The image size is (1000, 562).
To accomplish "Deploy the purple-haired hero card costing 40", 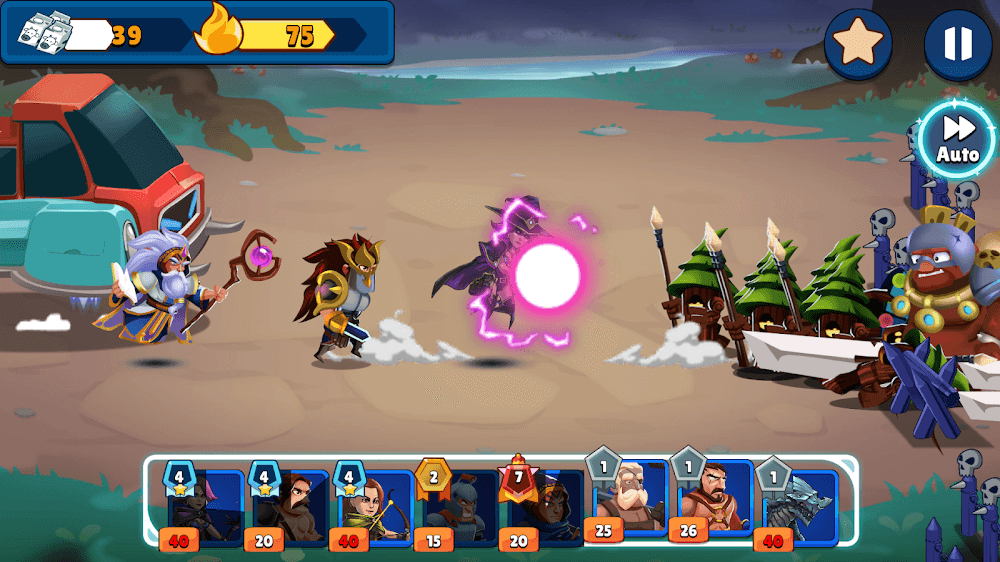I will pyautogui.click(x=203, y=506).
